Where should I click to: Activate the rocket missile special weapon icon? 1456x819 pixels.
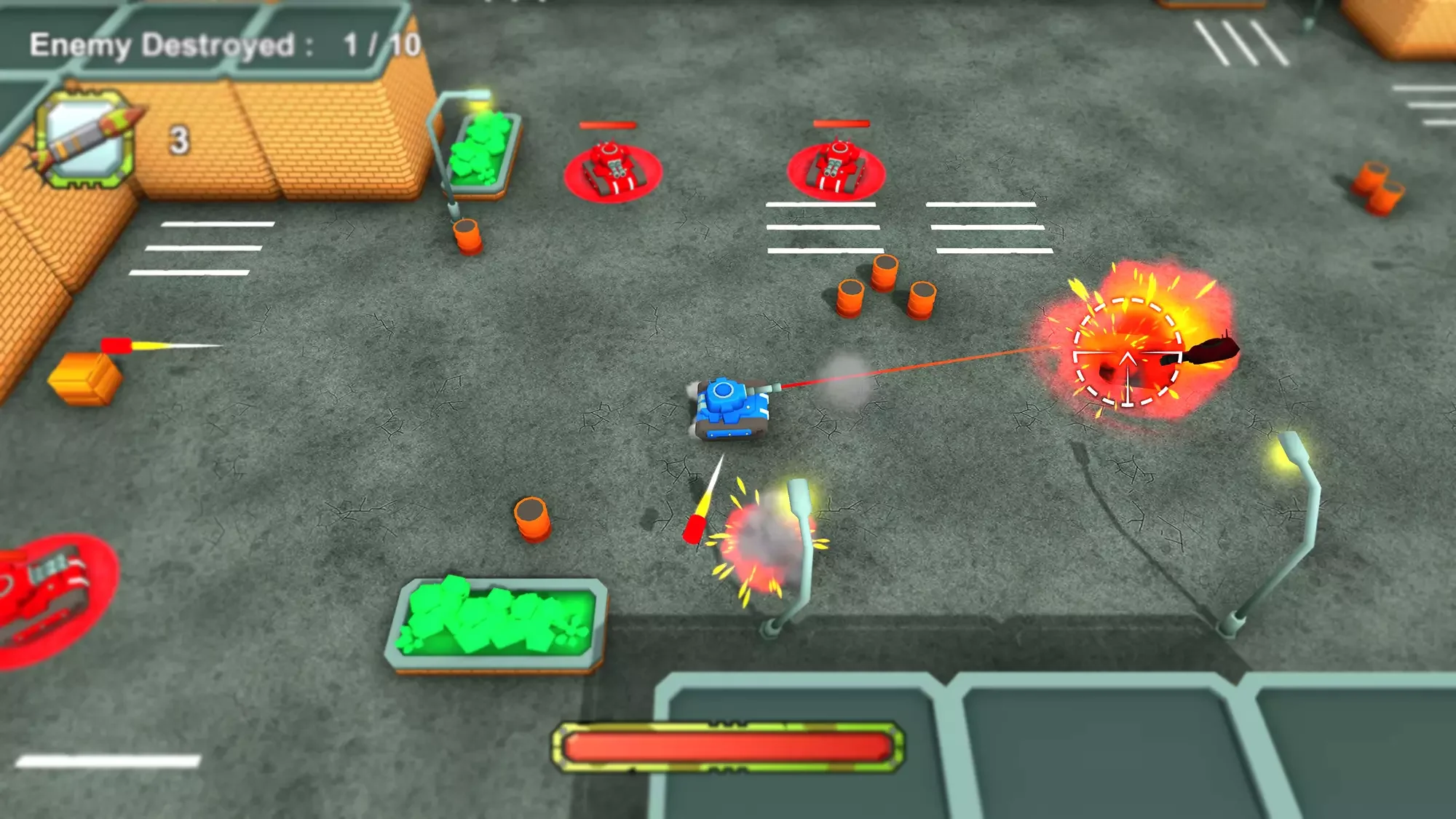pos(85,140)
